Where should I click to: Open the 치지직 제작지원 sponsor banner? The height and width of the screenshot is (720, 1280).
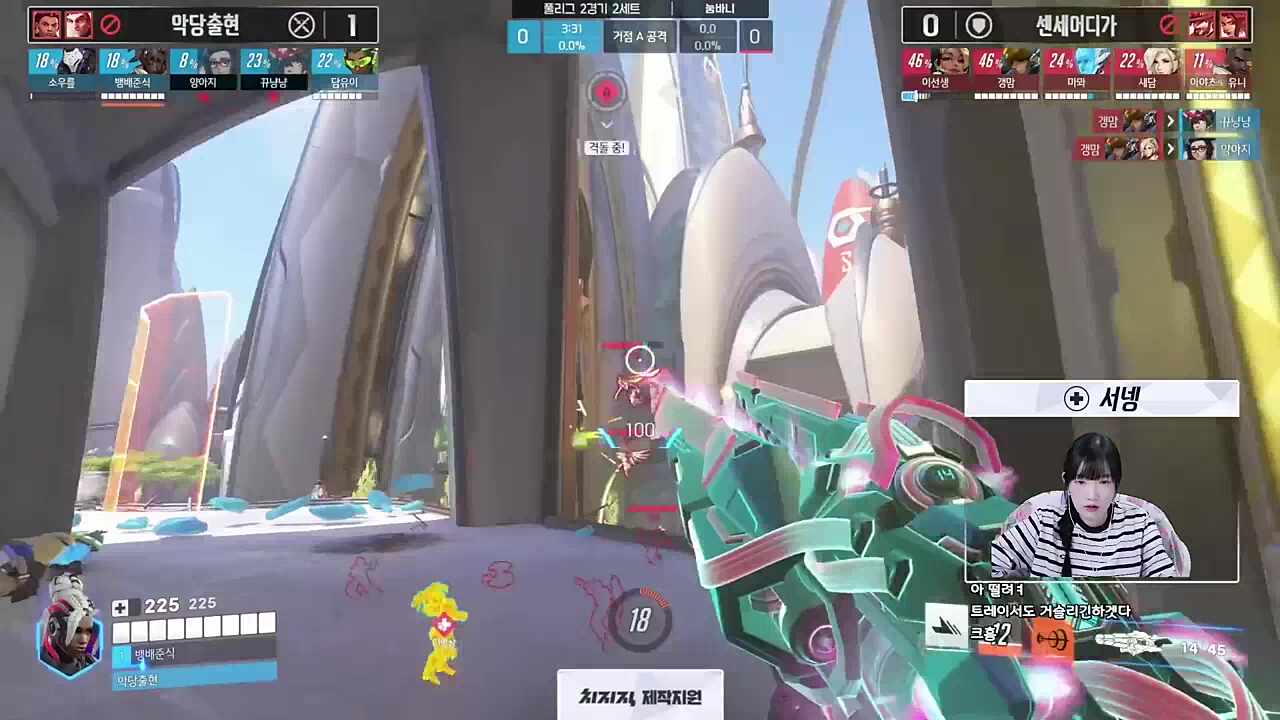(640, 696)
